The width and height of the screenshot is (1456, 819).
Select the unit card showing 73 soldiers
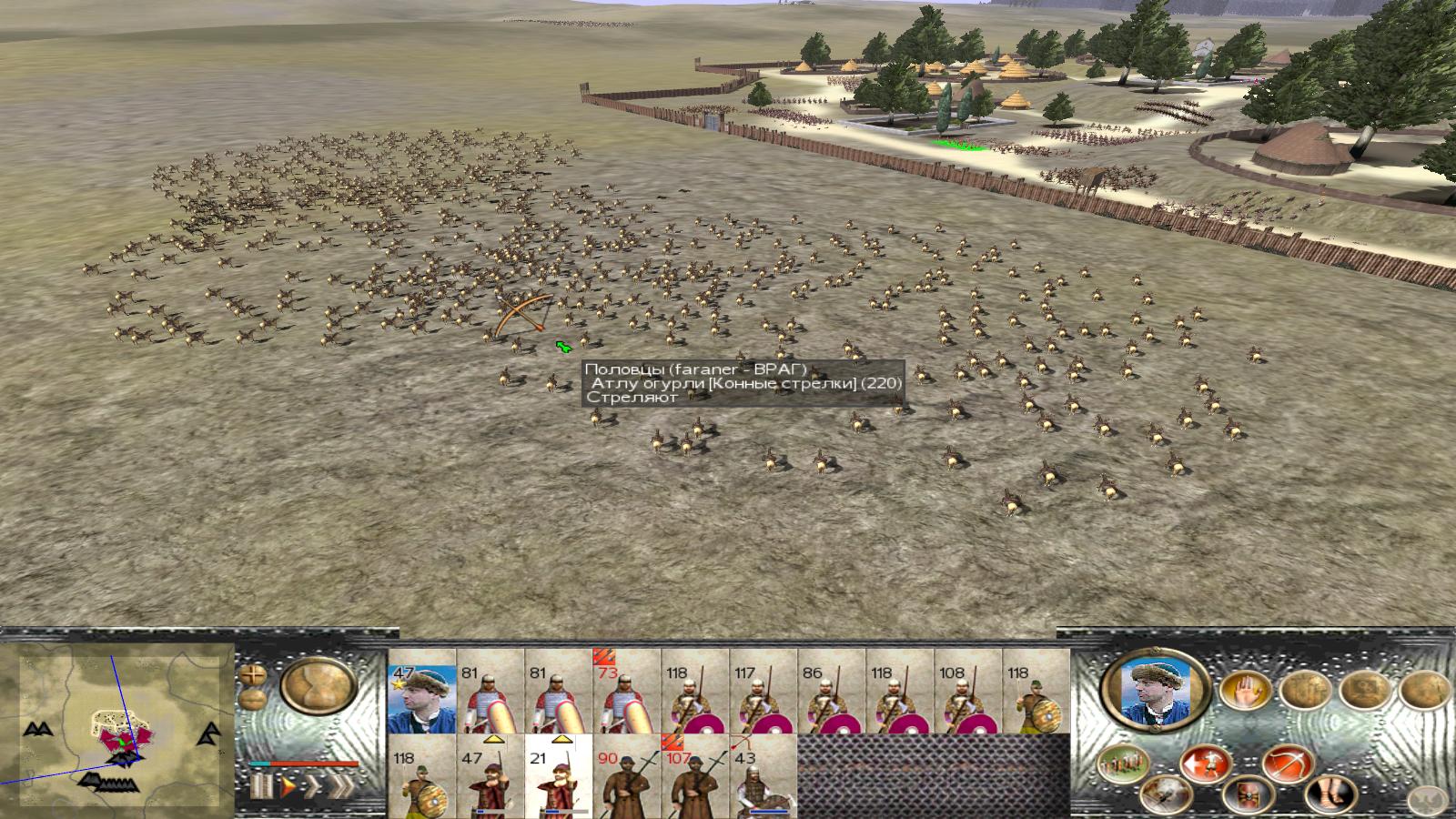(x=626, y=691)
